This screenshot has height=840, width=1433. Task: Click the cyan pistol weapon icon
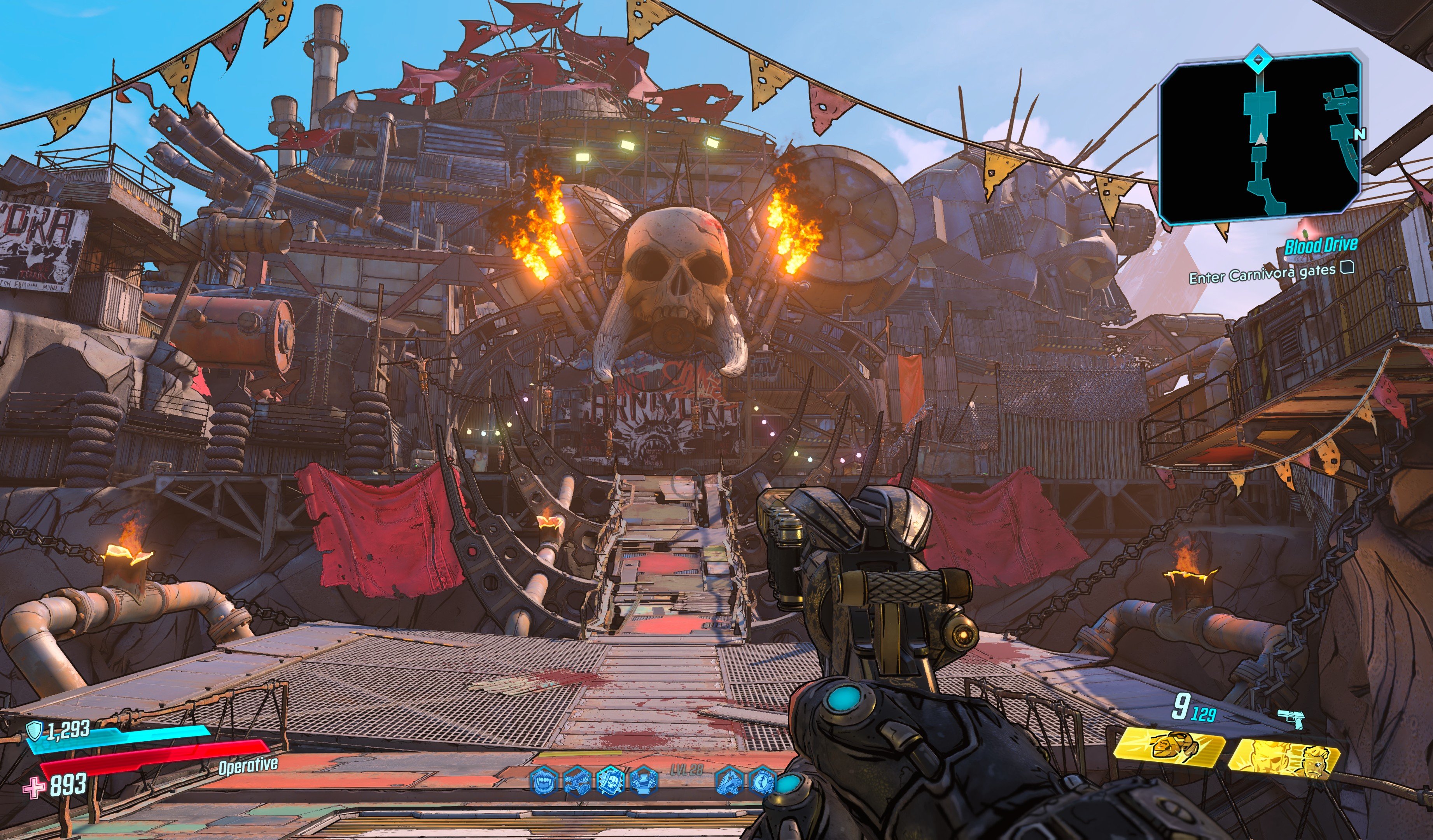[1291, 719]
